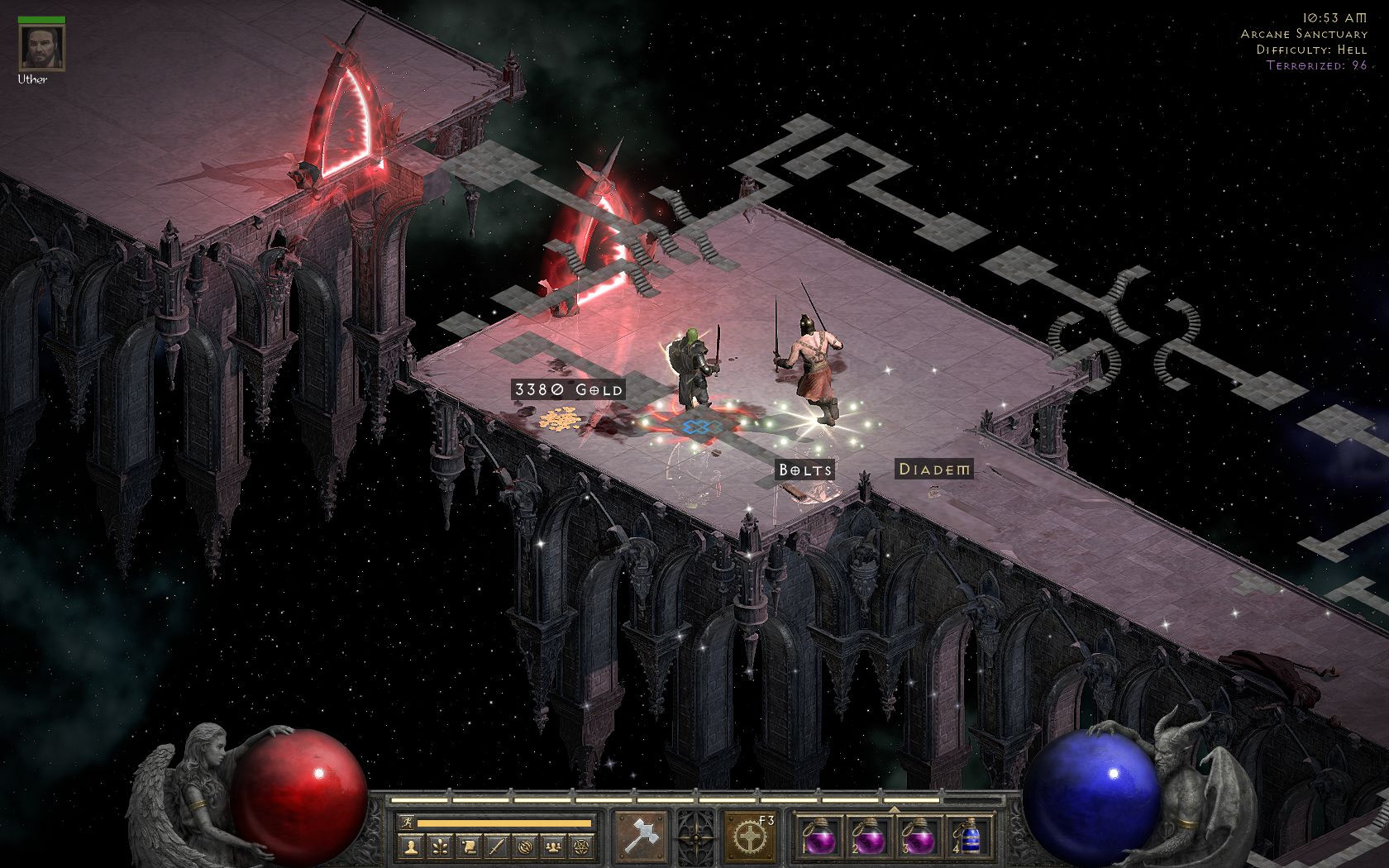The height and width of the screenshot is (868, 1389).
Task: Click the sword icon mini-panel button
Action: (496, 847)
